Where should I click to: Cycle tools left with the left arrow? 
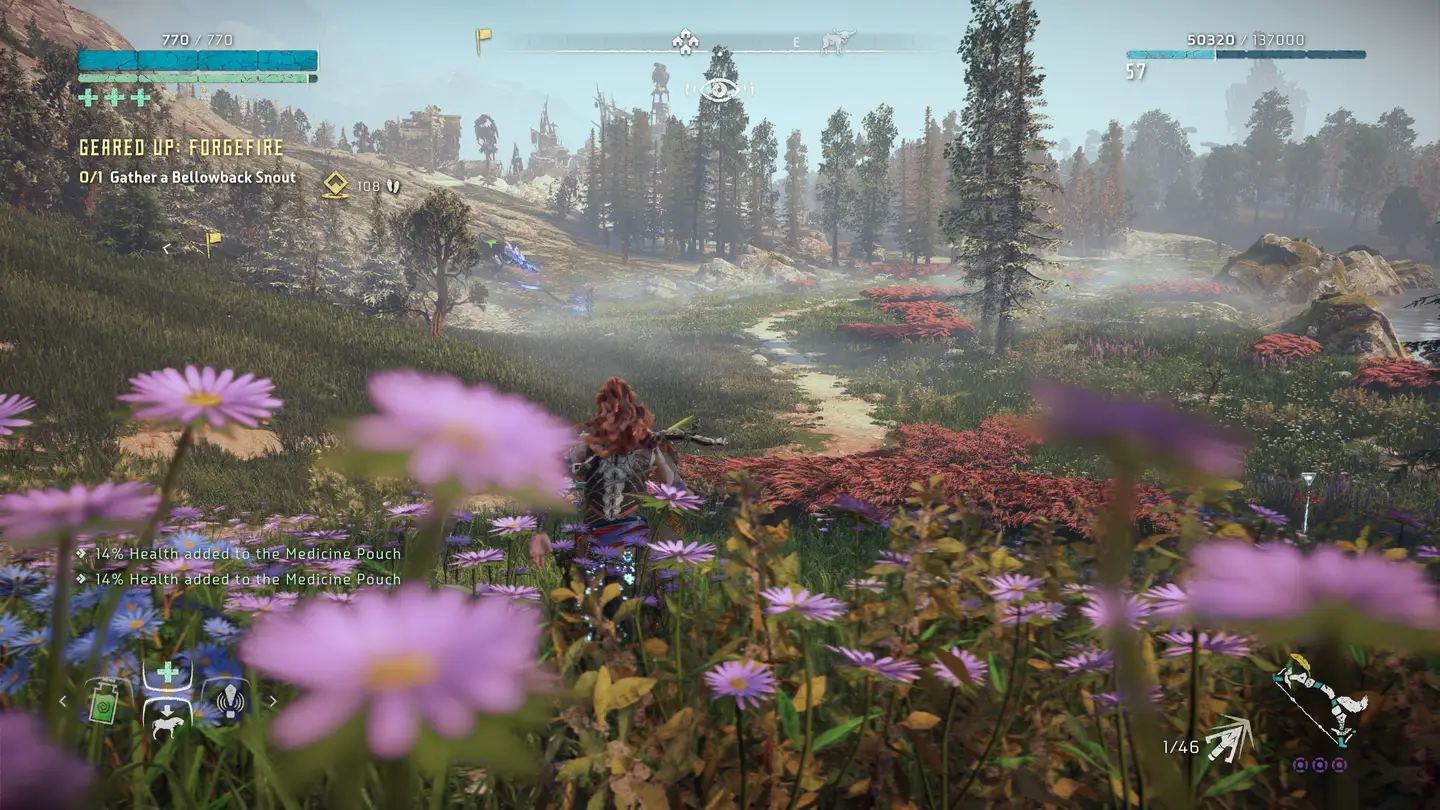pos(63,701)
